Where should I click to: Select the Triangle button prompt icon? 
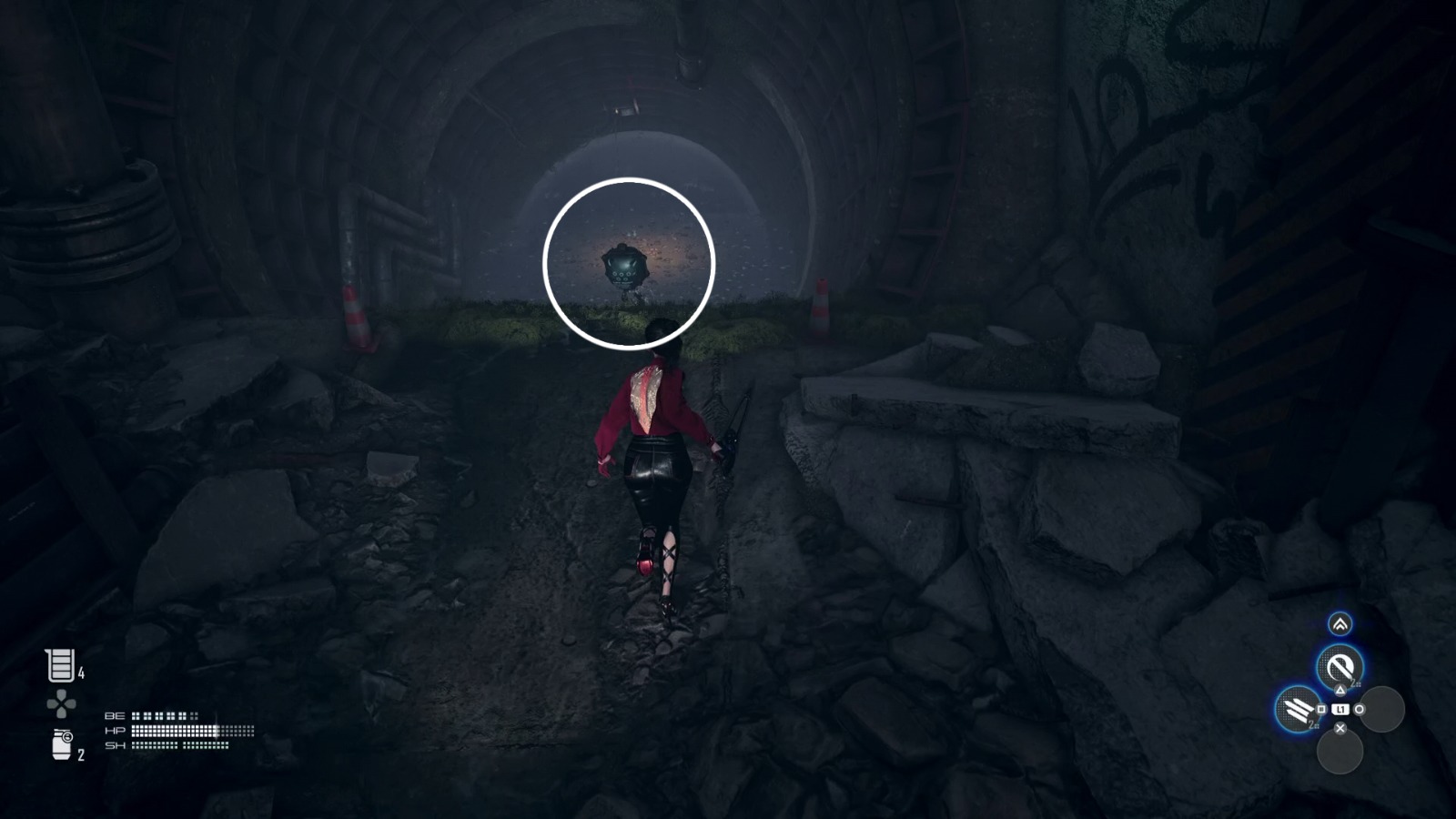1340,689
